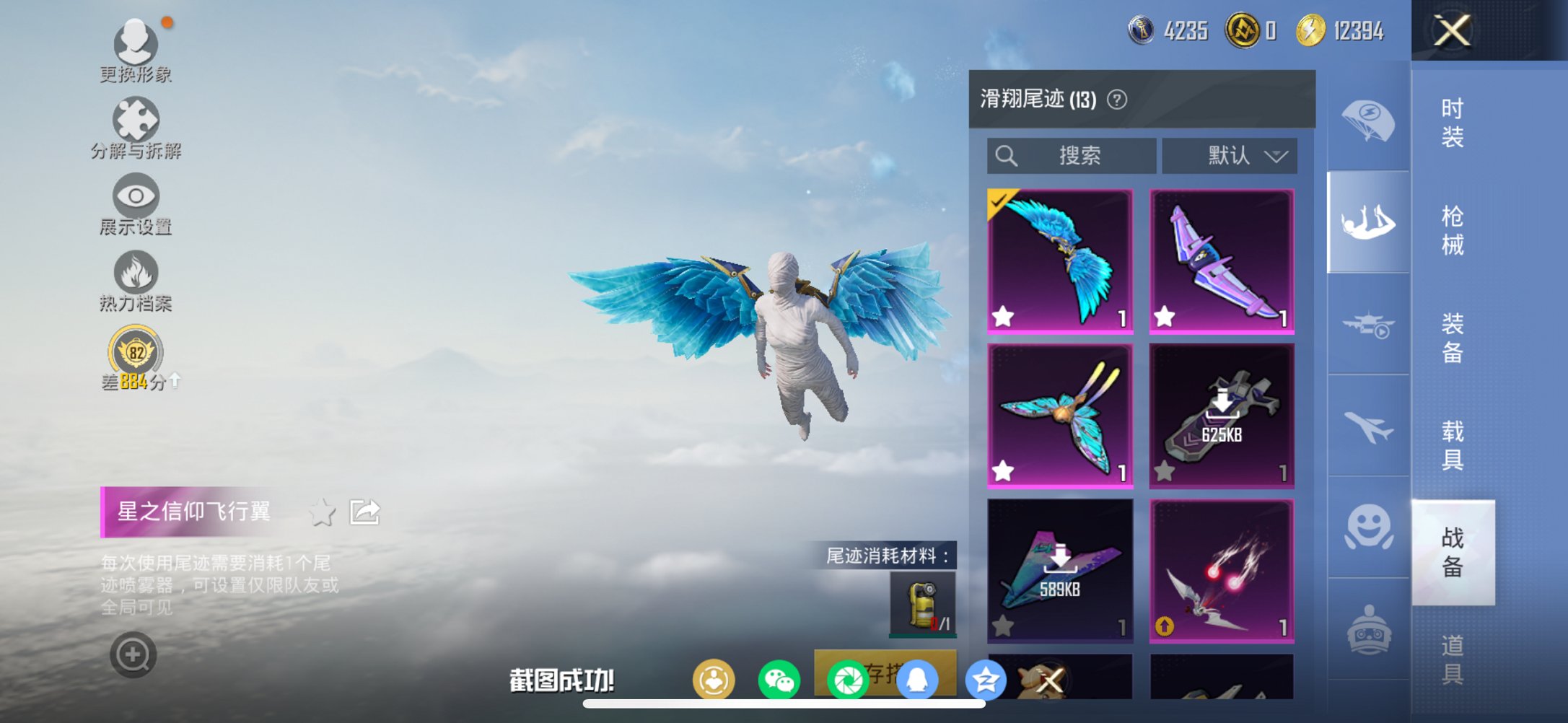Viewport: 1568px width, 723px height.
Task: Open the 默认 sort order dropdown
Action: tap(1230, 155)
